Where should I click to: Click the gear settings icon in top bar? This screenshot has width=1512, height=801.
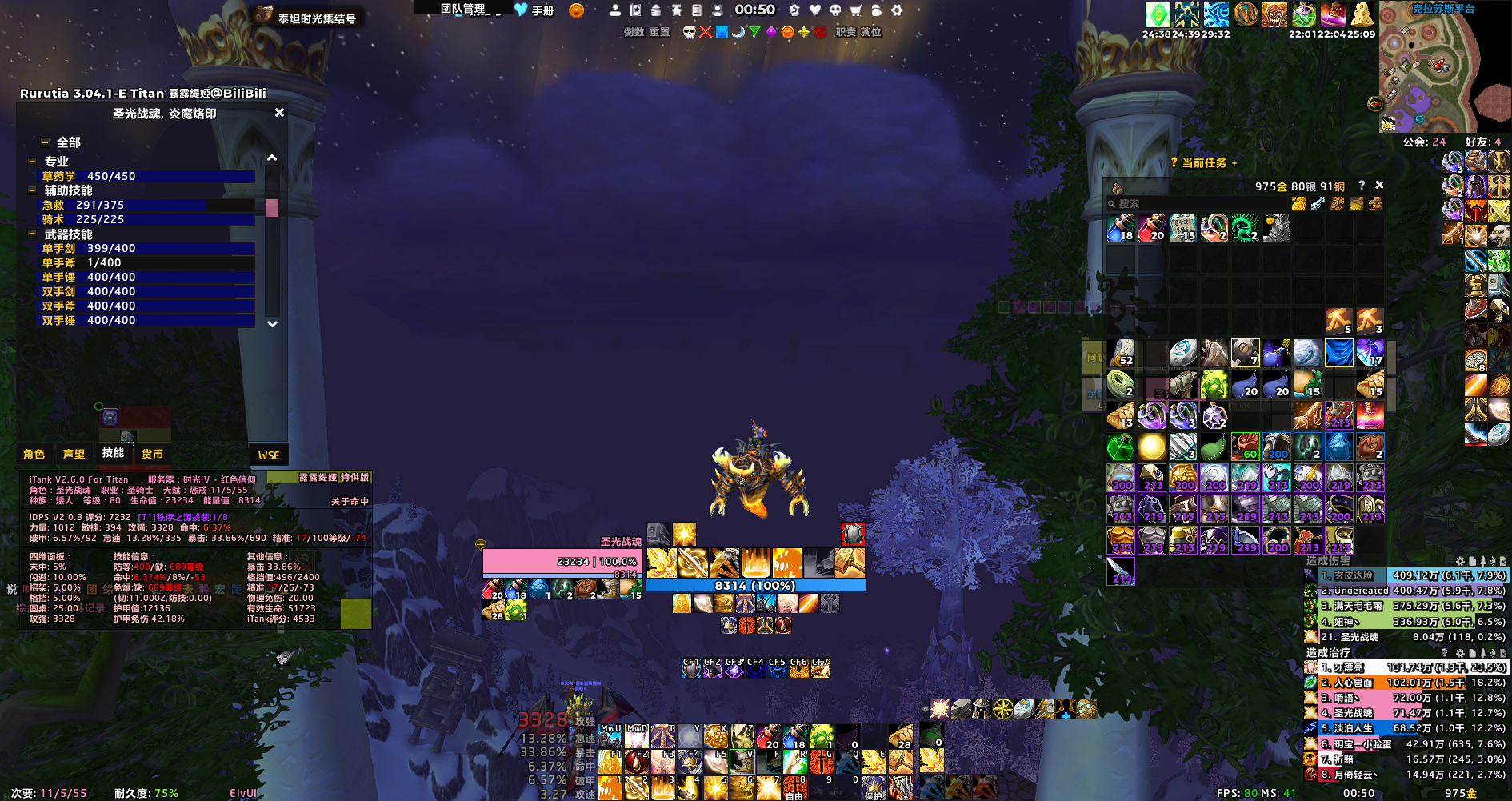(897, 10)
